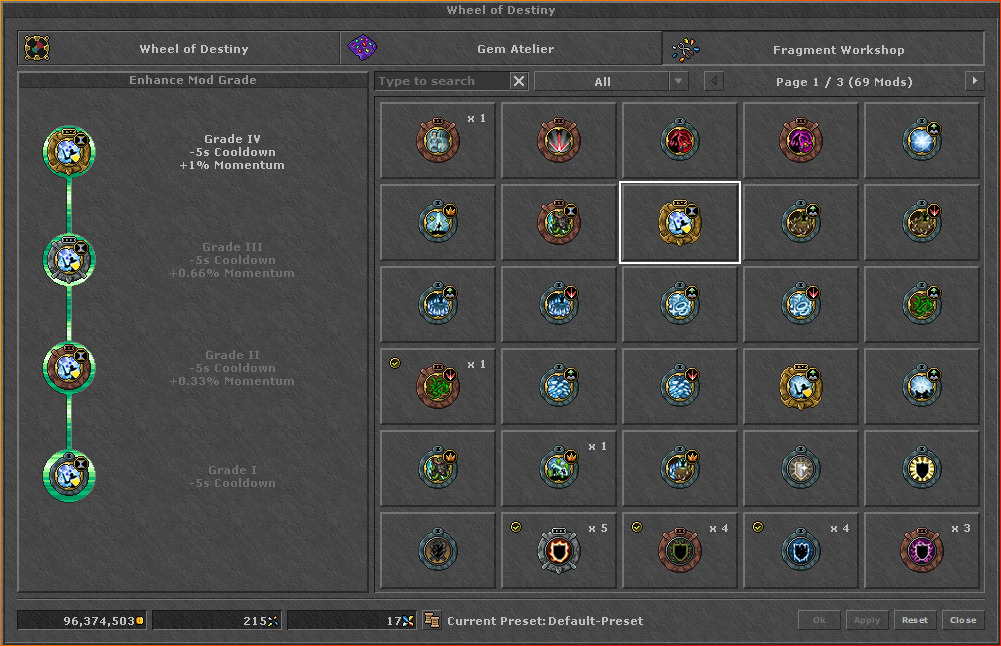Close the Wheel of Destiny window
The height and width of the screenshot is (646, 1001).
[x=963, y=620]
